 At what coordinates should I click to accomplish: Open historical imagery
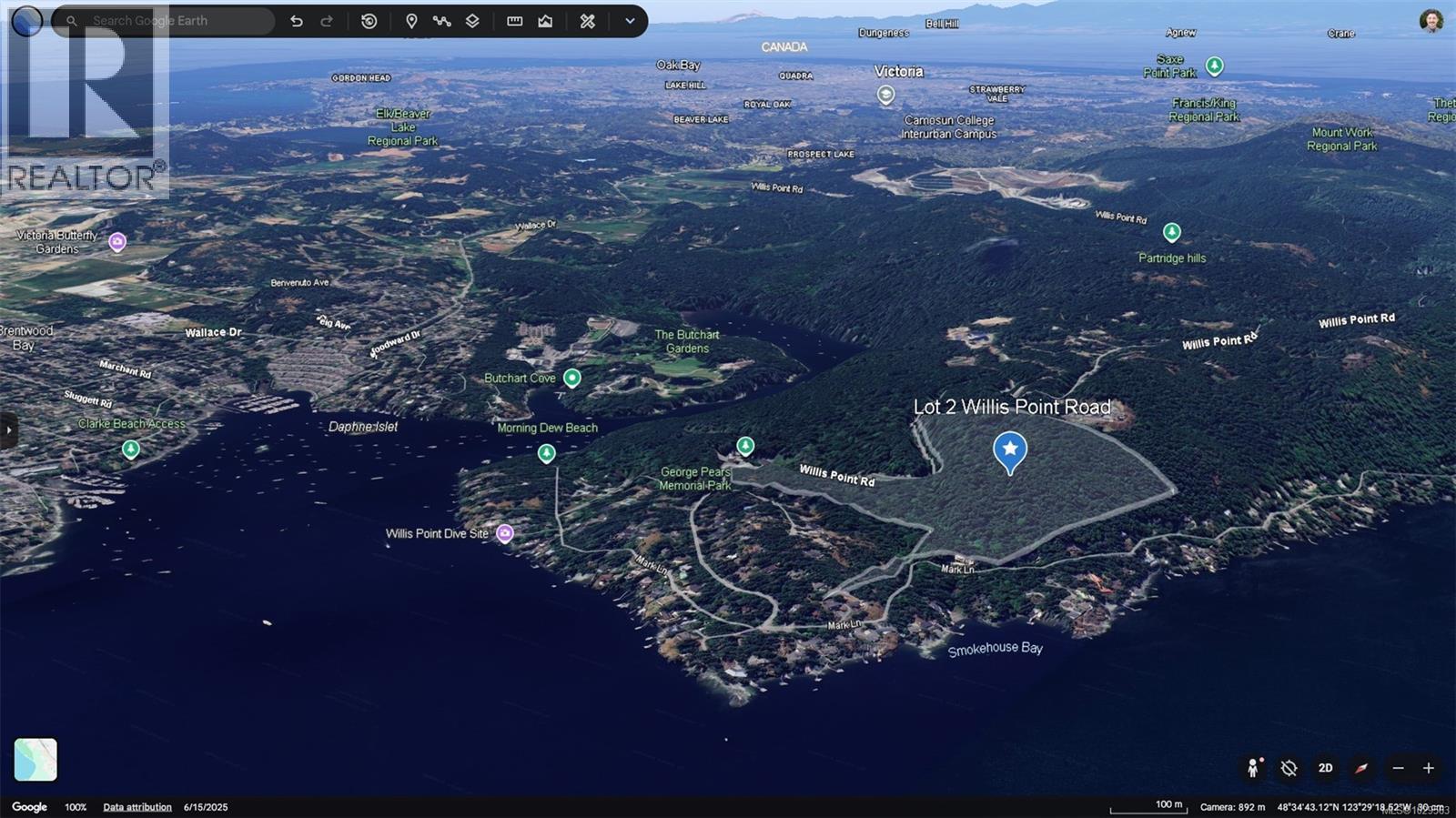pyautogui.click(x=369, y=20)
